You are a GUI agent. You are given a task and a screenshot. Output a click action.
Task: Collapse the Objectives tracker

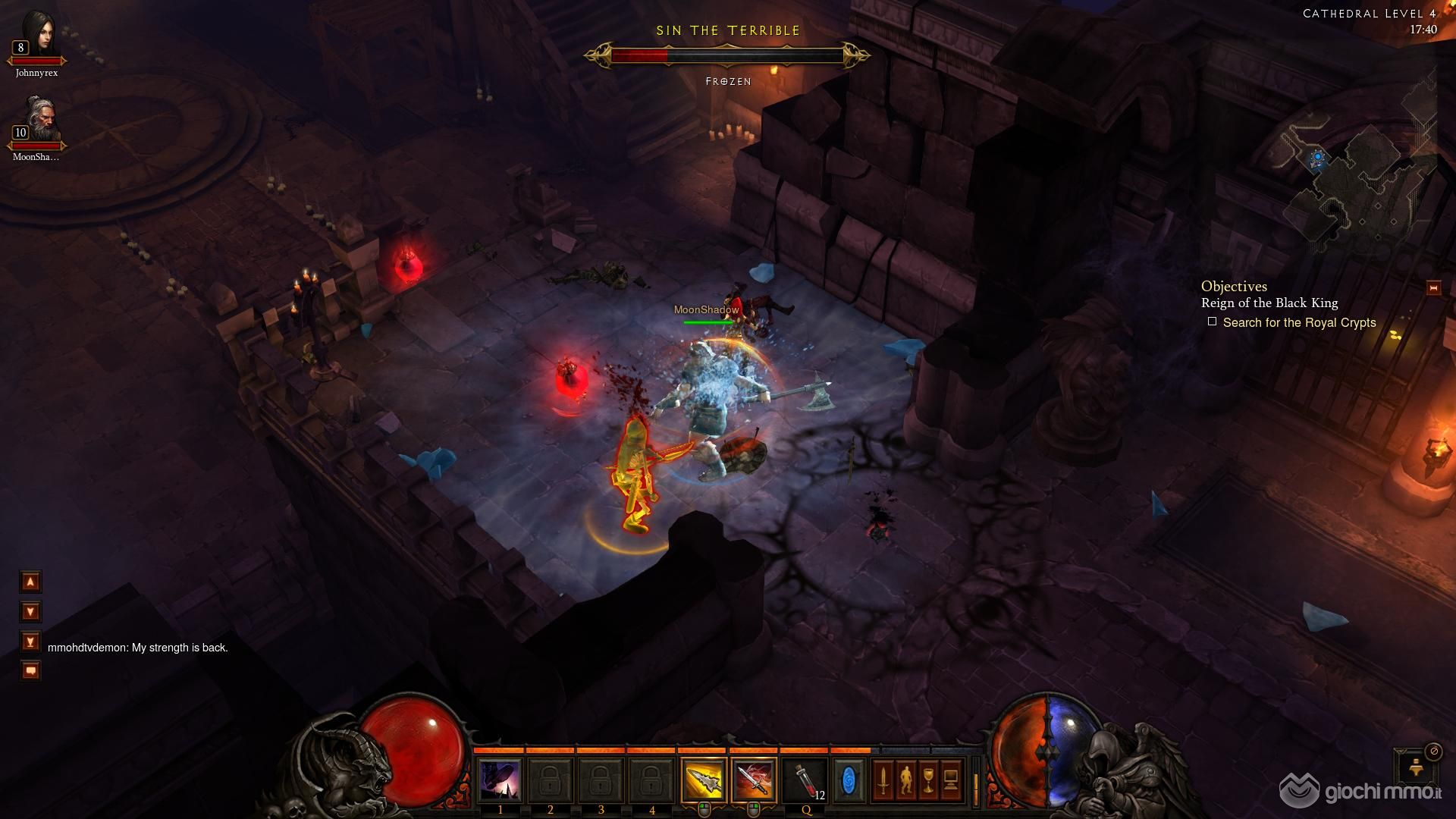[1433, 287]
